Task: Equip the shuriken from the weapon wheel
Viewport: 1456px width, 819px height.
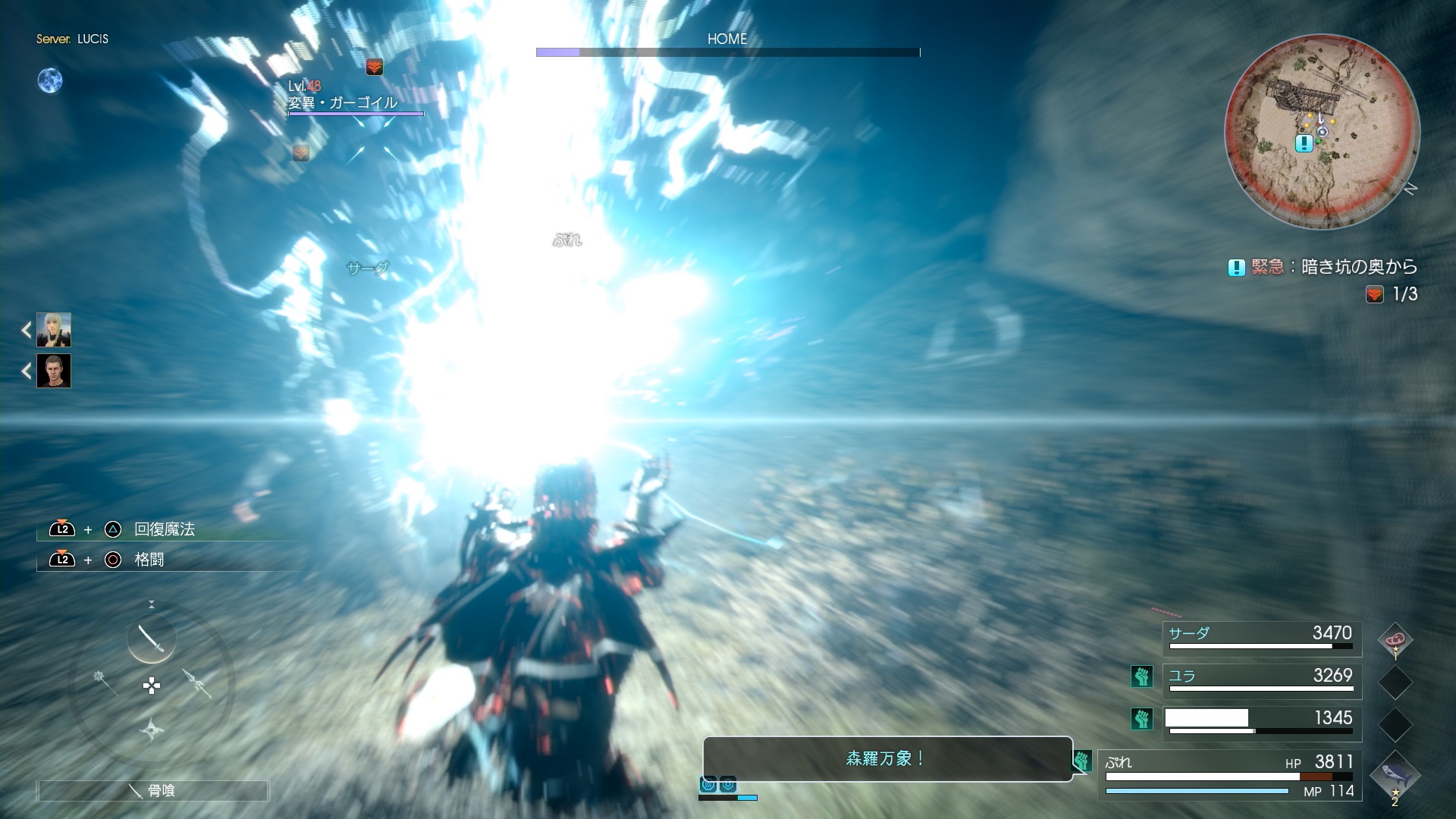Action: pyautogui.click(x=152, y=730)
